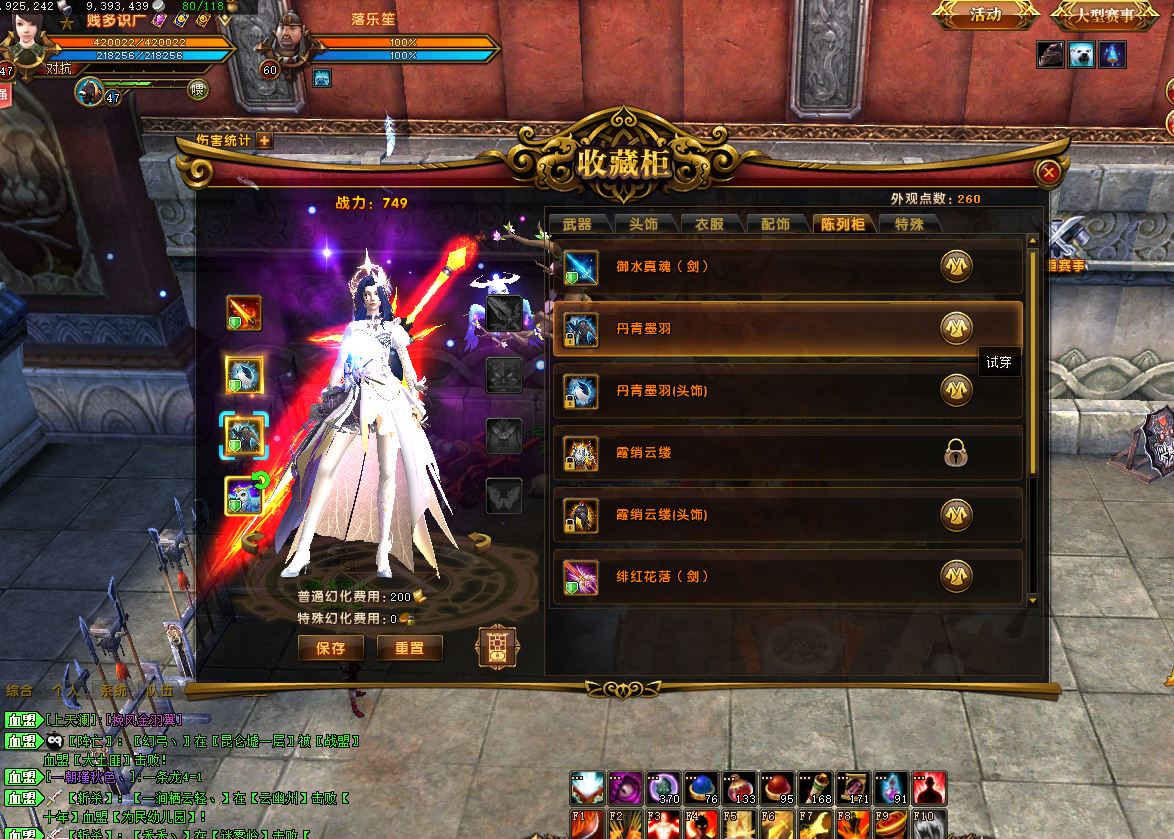Open the wardrobe icon beside the reset button
Image resolution: width=1174 pixels, height=839 pixels.
pos(497,648)
